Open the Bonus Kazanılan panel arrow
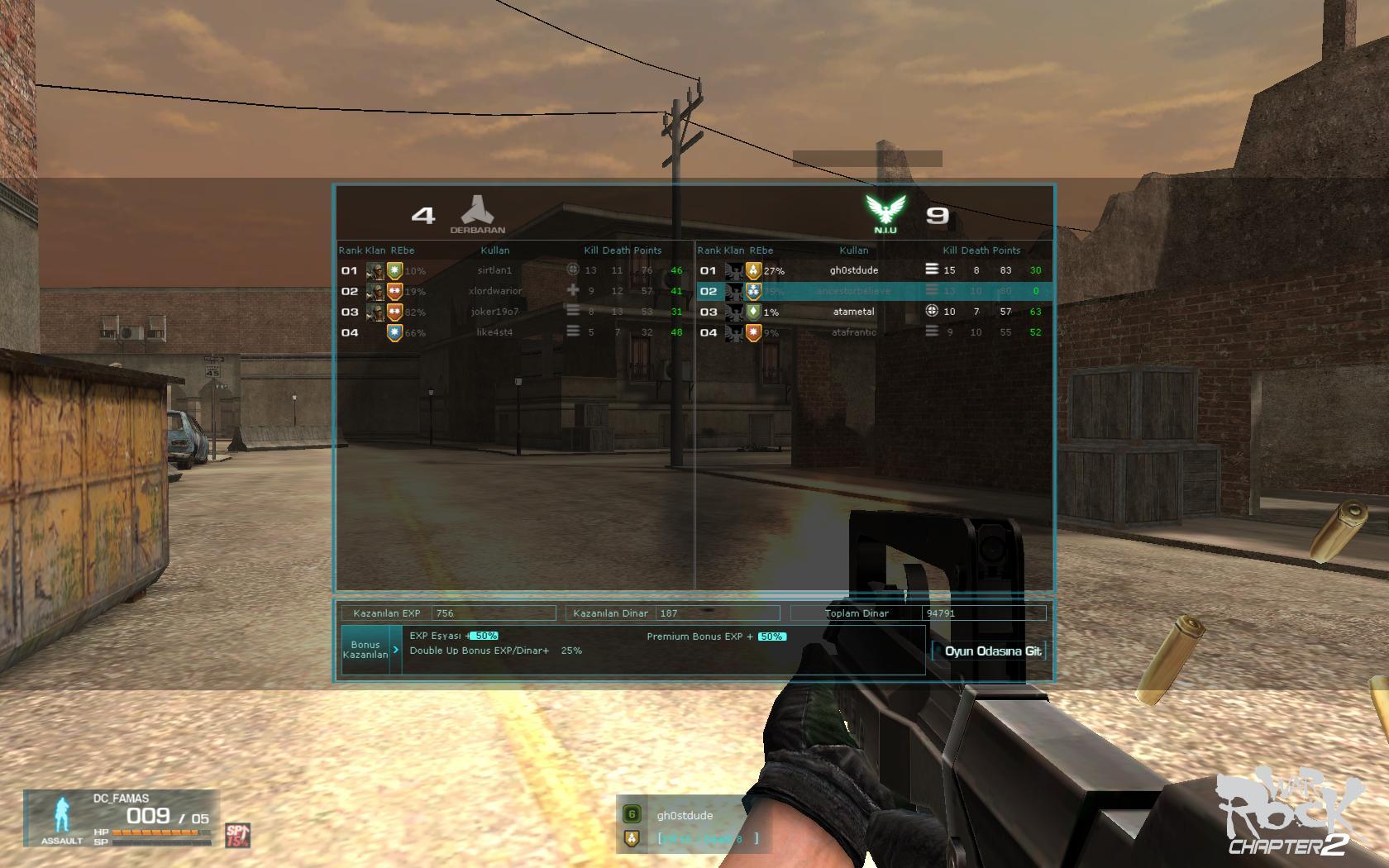 click(396, 650)
